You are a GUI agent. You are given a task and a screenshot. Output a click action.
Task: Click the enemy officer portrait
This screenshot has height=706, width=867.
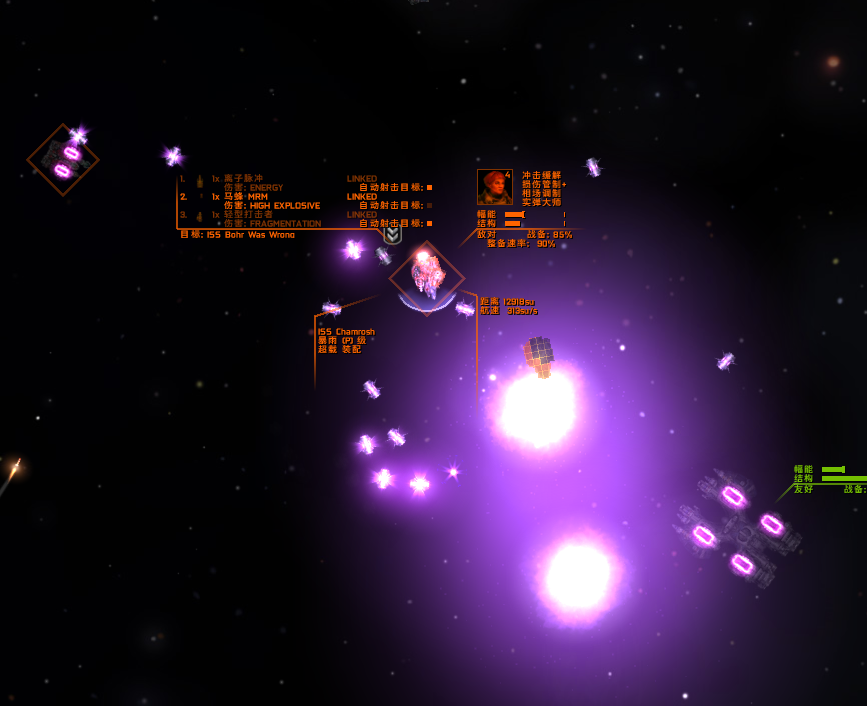(x=495, y=187)
